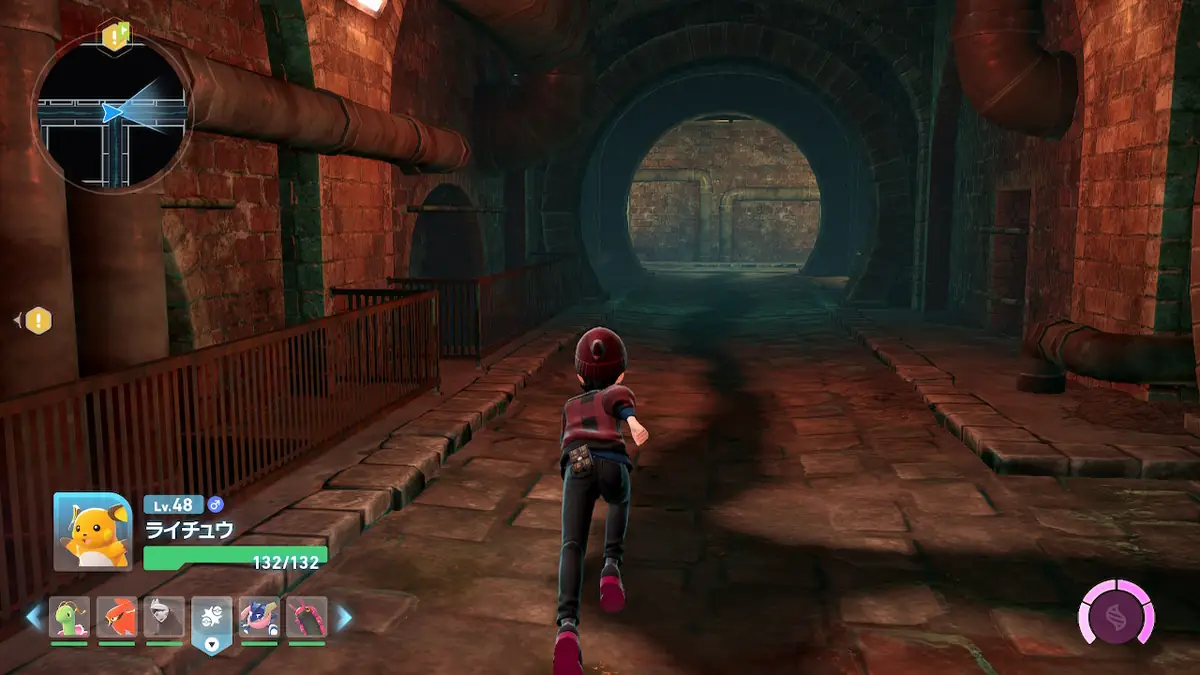
Task: Click the left arrow beside the party bar
Action: tap(34, 618)
